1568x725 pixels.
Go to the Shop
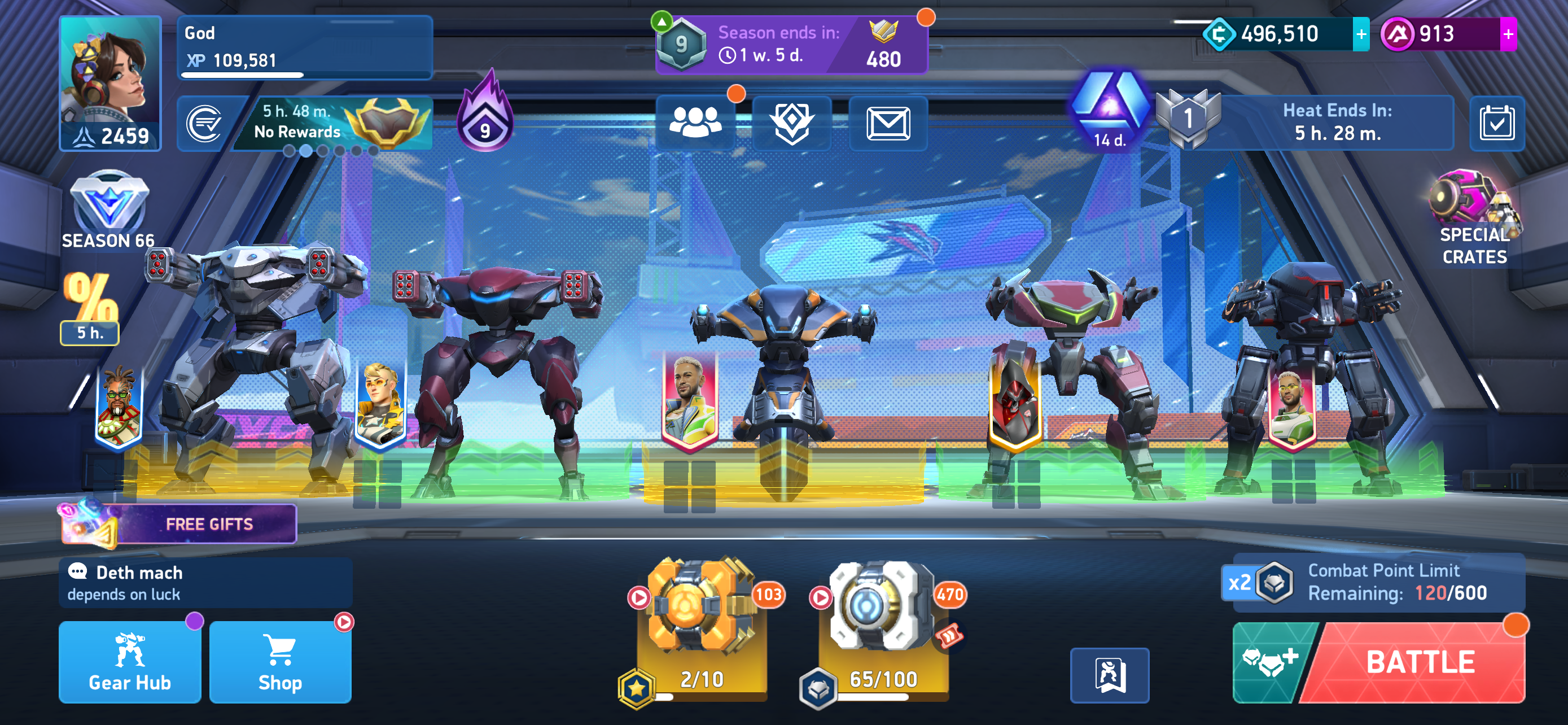click(280, 662)
